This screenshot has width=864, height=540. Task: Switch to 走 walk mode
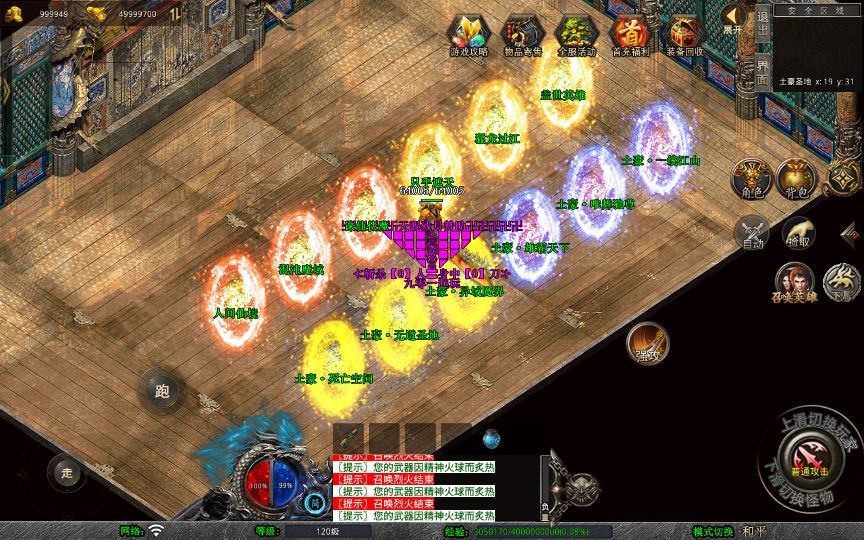[67, 472]
